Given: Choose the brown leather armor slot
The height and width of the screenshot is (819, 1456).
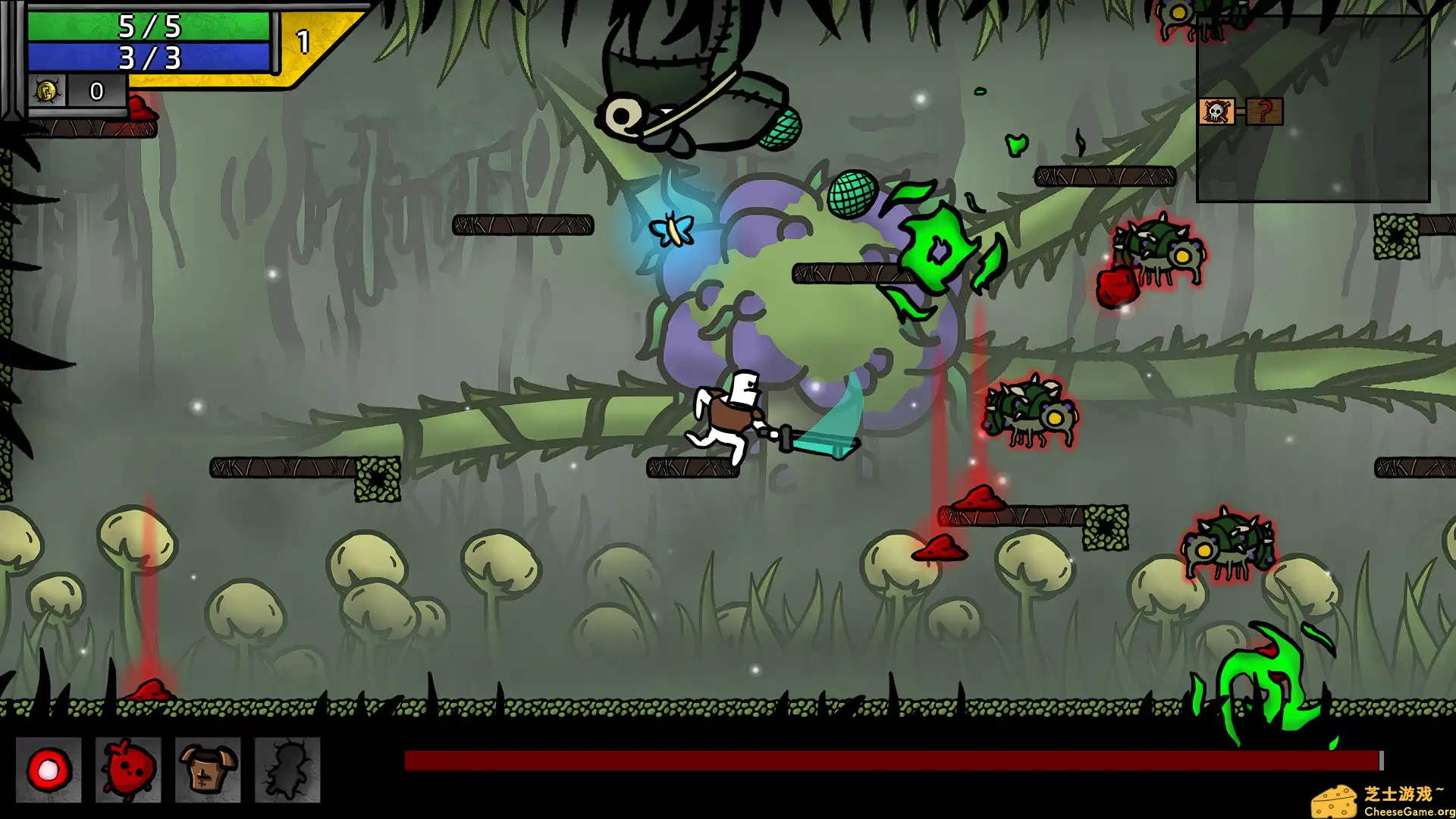Looking at the screenshot, I should click(x=208, y=770).
